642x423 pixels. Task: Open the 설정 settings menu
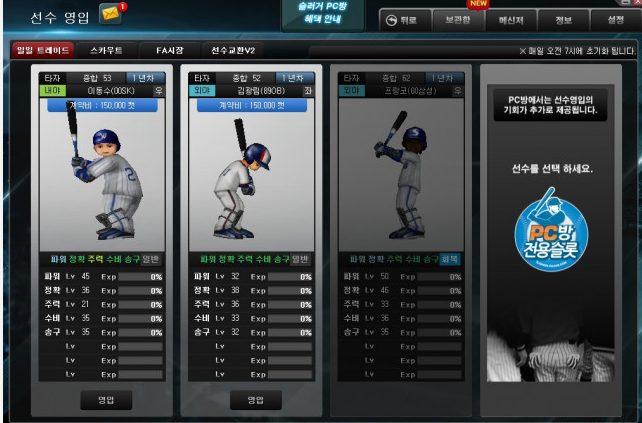pos(614,20)
